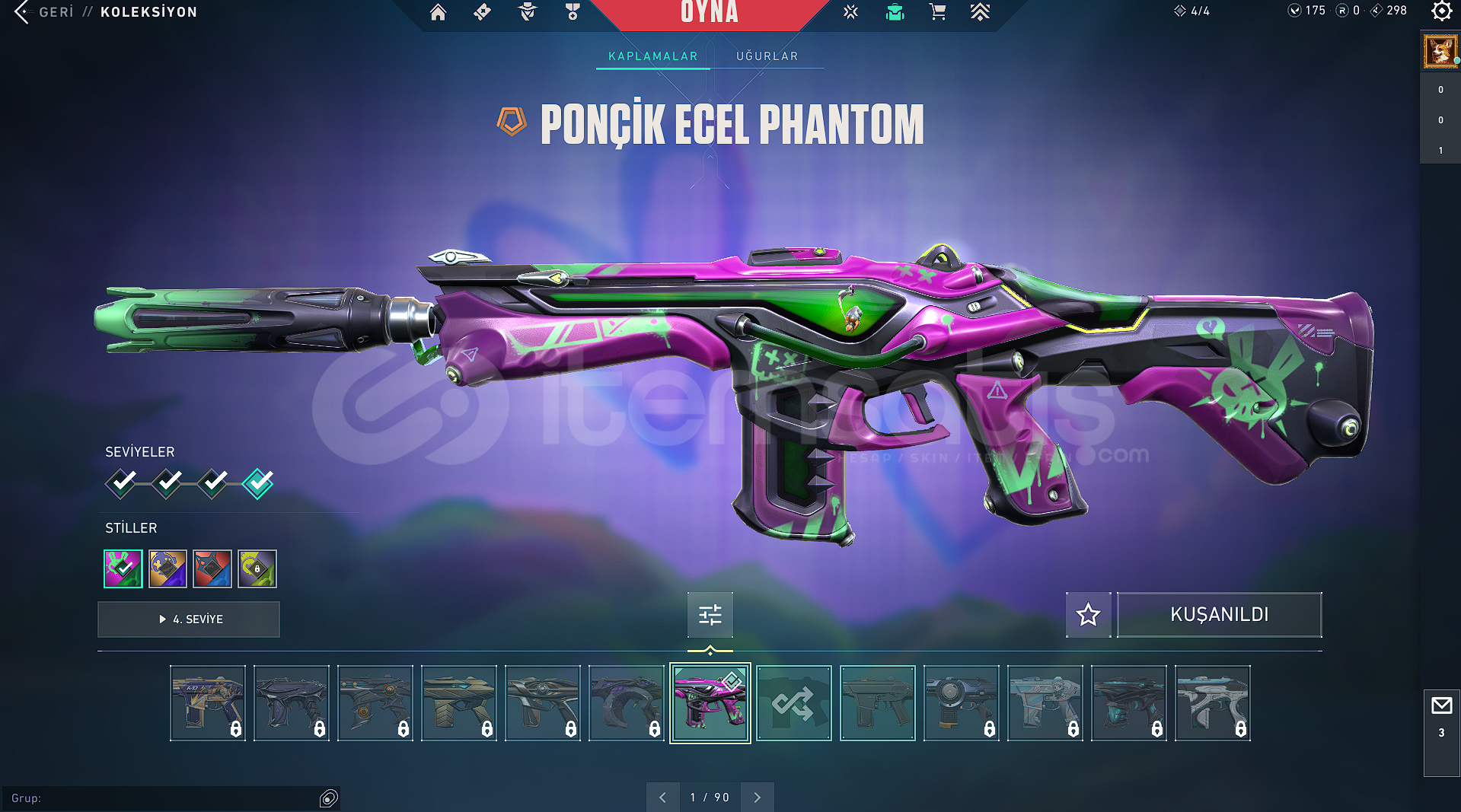Choose the orange-purple style variant
This screenshot has width=1461, height=812.
[x=167, y=568]
